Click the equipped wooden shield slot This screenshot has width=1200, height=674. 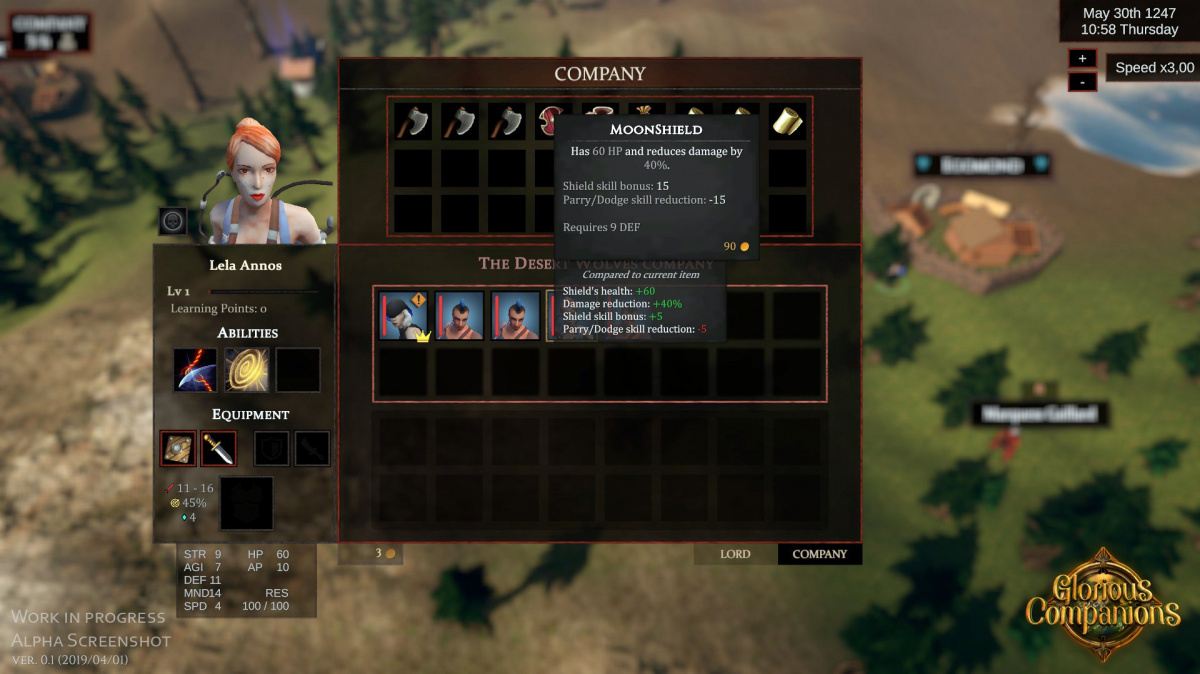pyautogui.click(x=179, y=449)
